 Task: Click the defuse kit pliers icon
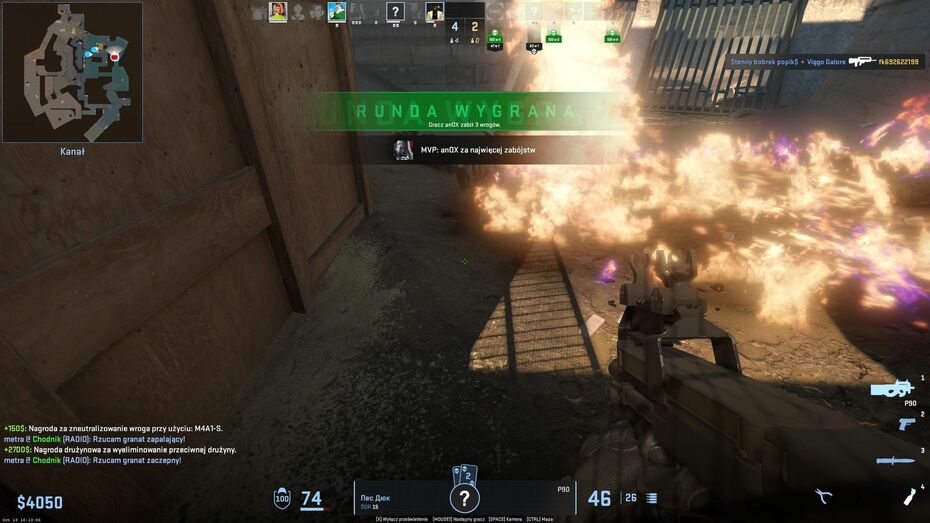824,496
